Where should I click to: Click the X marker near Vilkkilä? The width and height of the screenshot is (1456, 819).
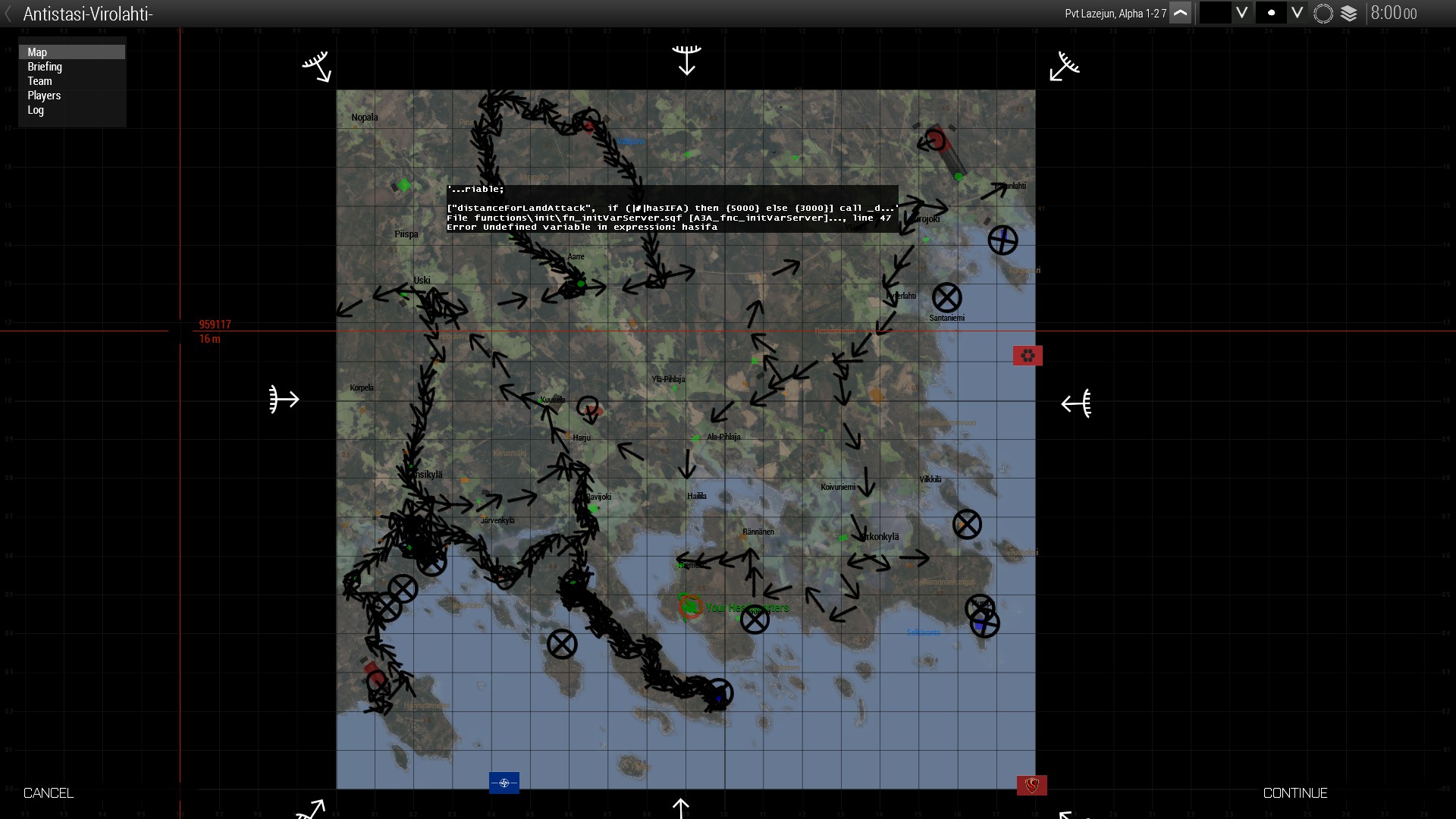966,522
